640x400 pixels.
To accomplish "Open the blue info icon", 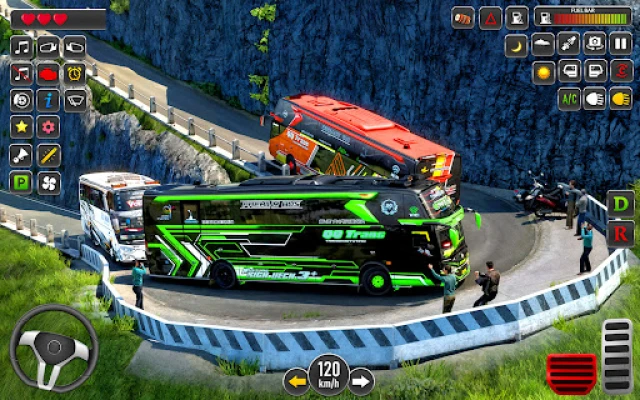I will pyautogui.click(x=48, y=99).
